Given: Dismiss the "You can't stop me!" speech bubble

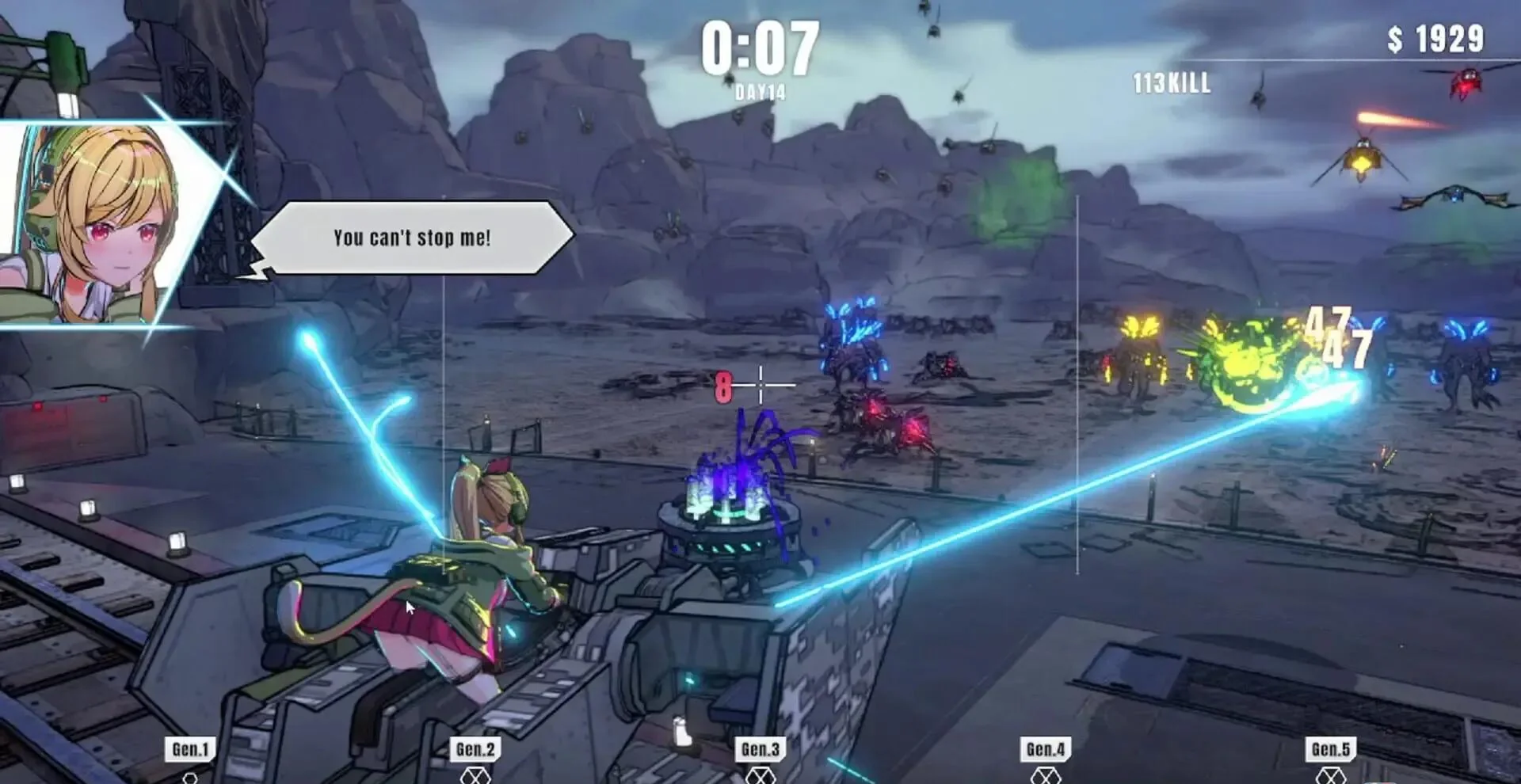Looking at the screenshot, I should 412,238.
